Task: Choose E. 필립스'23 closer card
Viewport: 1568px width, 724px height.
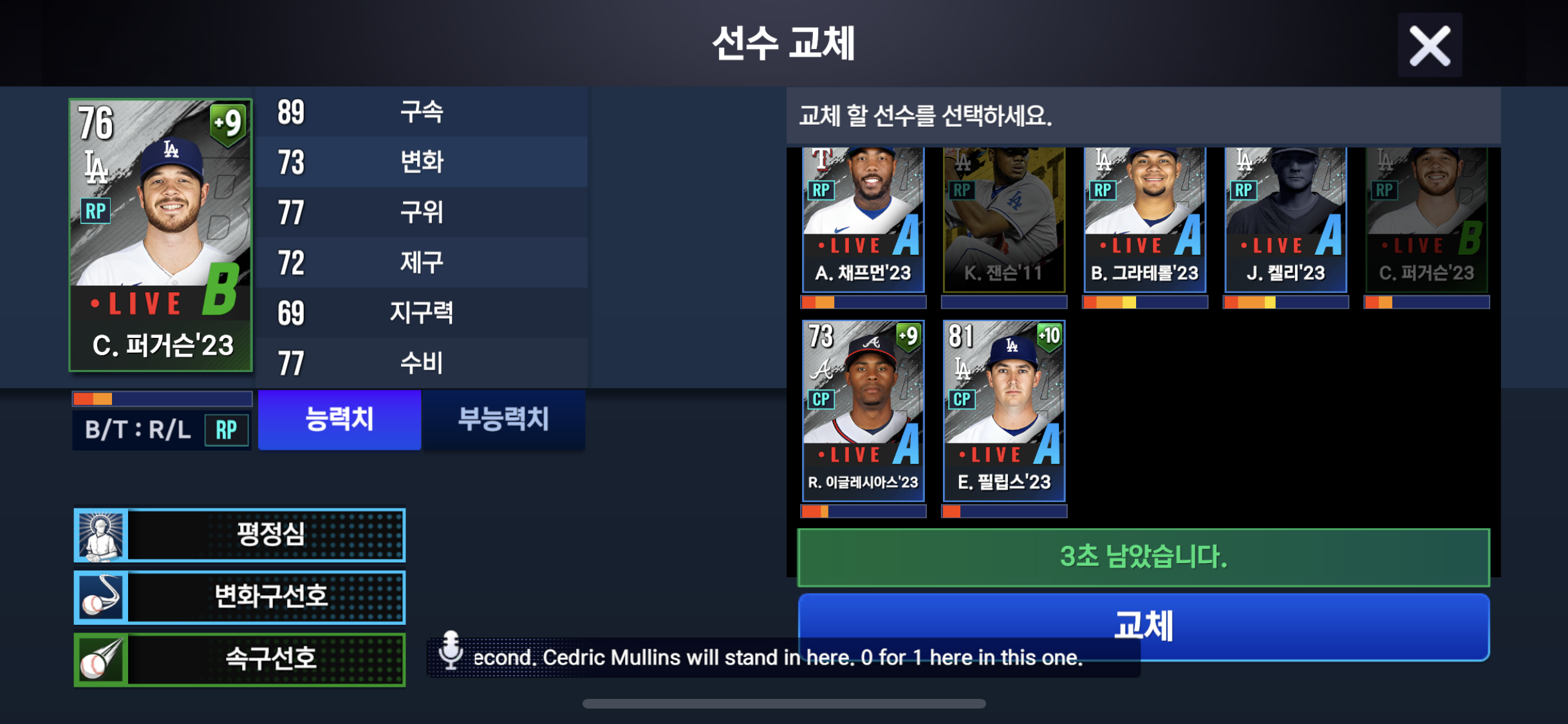Action: (x=1003, y=411)
